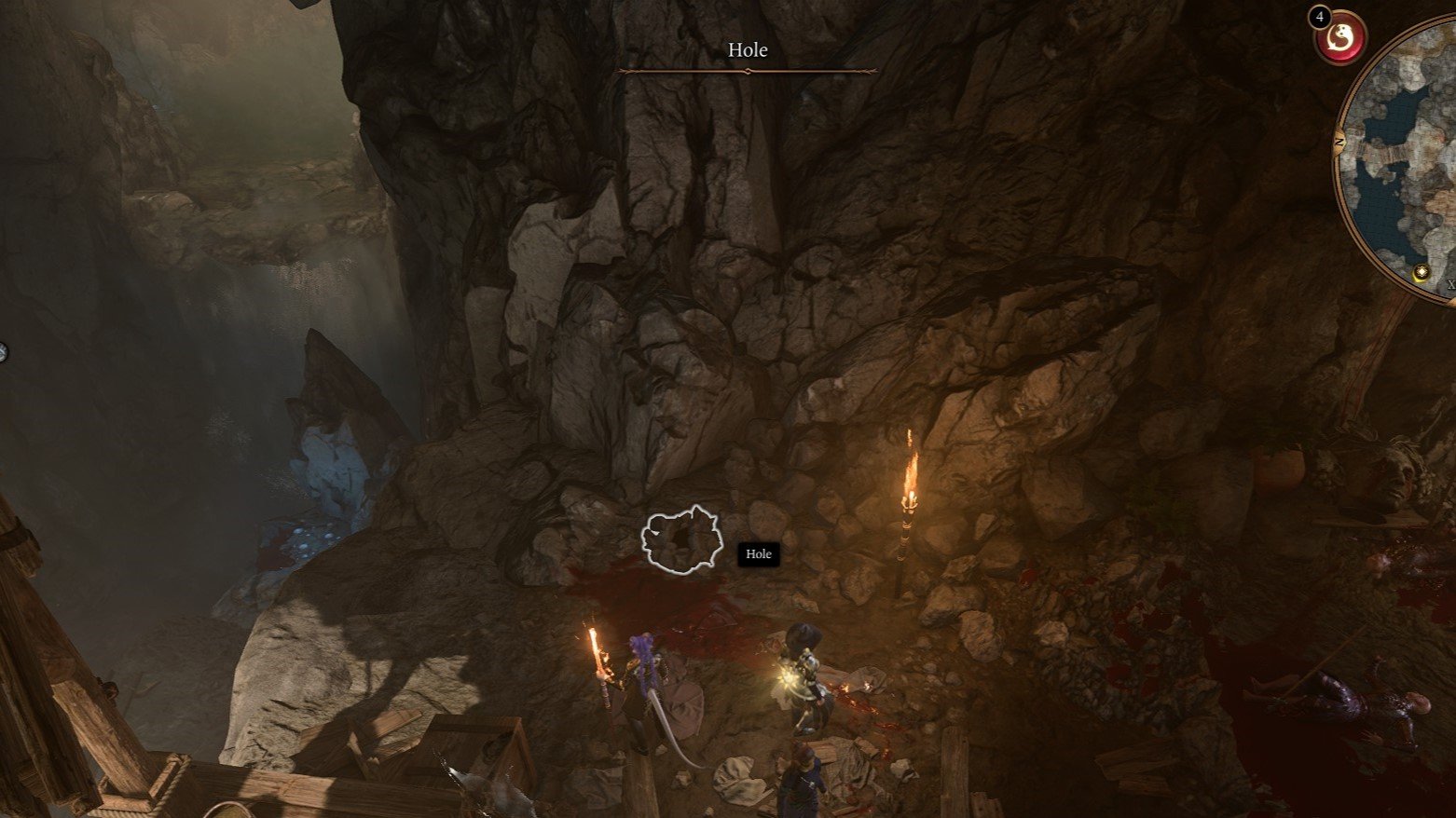Open the Illithid powers tadpole icon
The width and height of the screenshot is (1456, 818).
(1340, 38)
